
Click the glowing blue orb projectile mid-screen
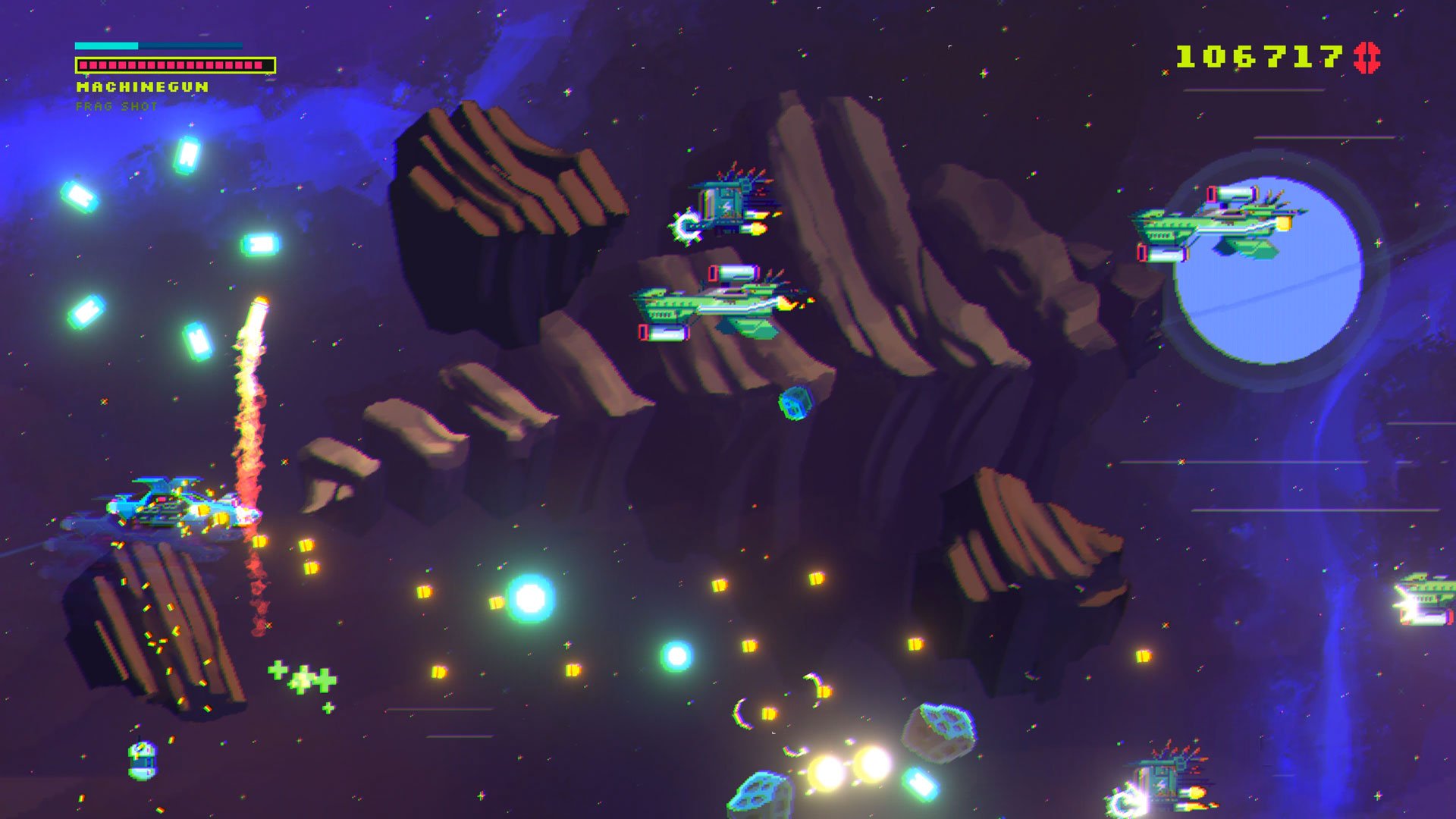pos(529,599)
